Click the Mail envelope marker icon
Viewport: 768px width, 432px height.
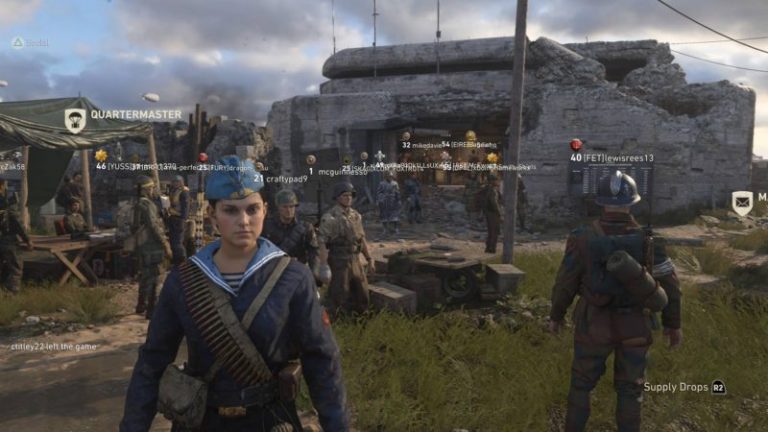pyautogui.click(x=742, y=203)
